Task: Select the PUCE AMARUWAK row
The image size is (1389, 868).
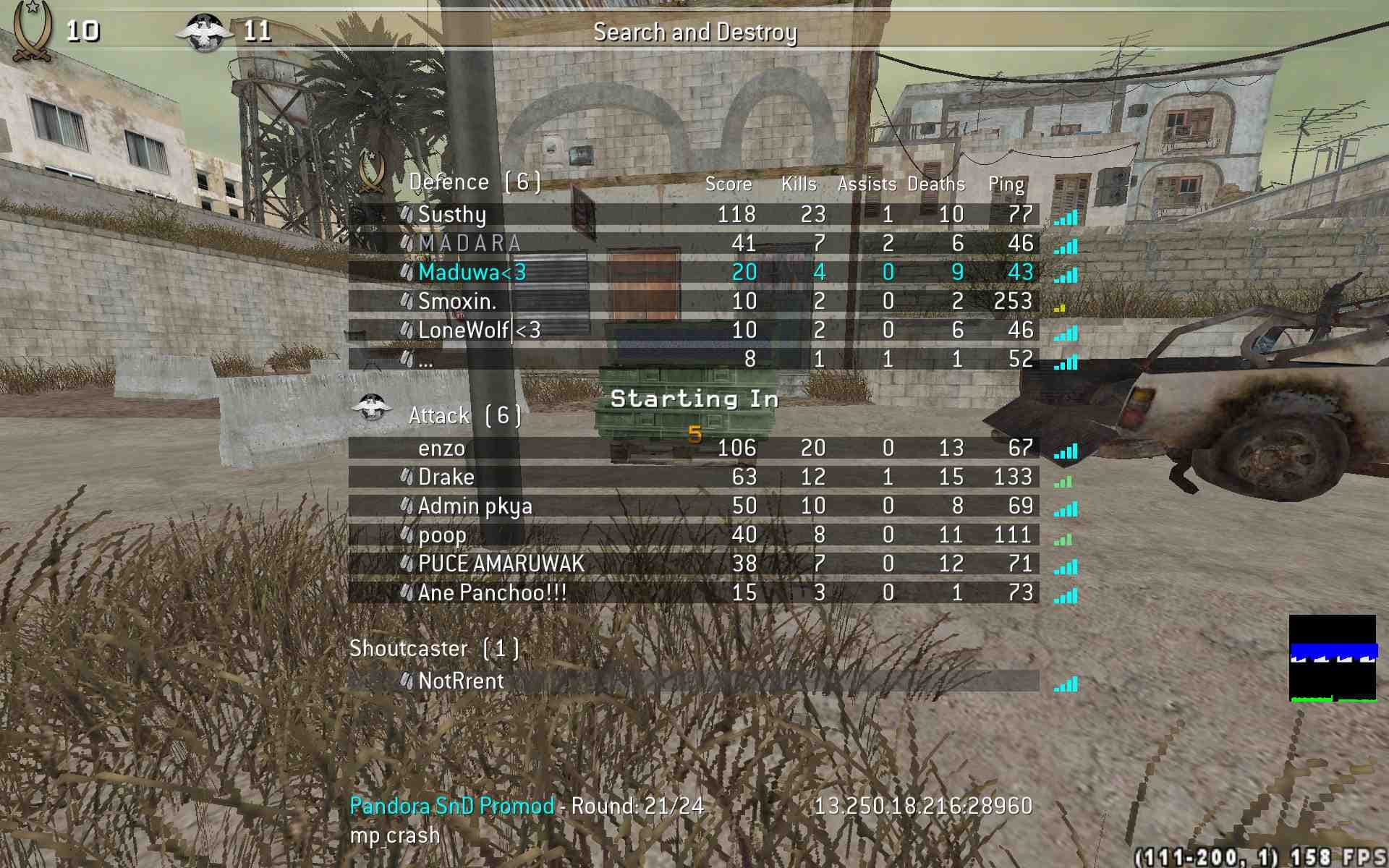Action: coord(501,564)
